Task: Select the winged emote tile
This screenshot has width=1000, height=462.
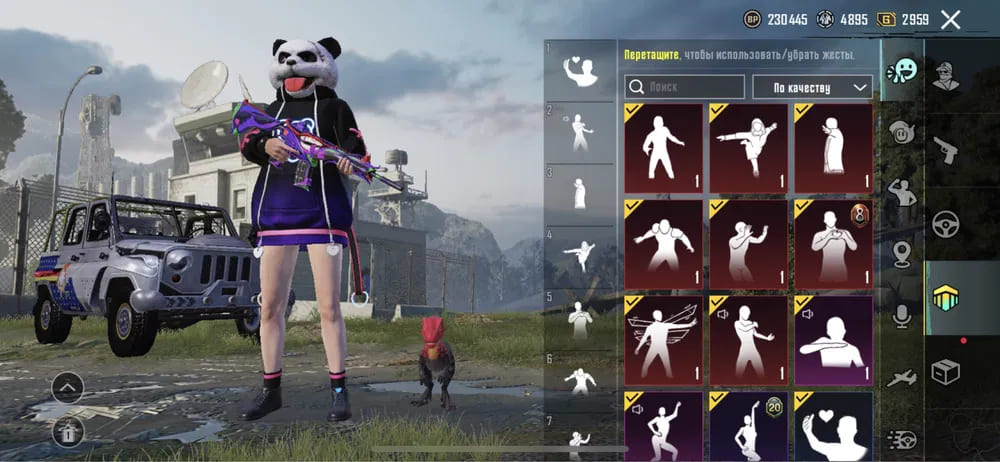Action: pyautogui.click(x=664, y=336)
